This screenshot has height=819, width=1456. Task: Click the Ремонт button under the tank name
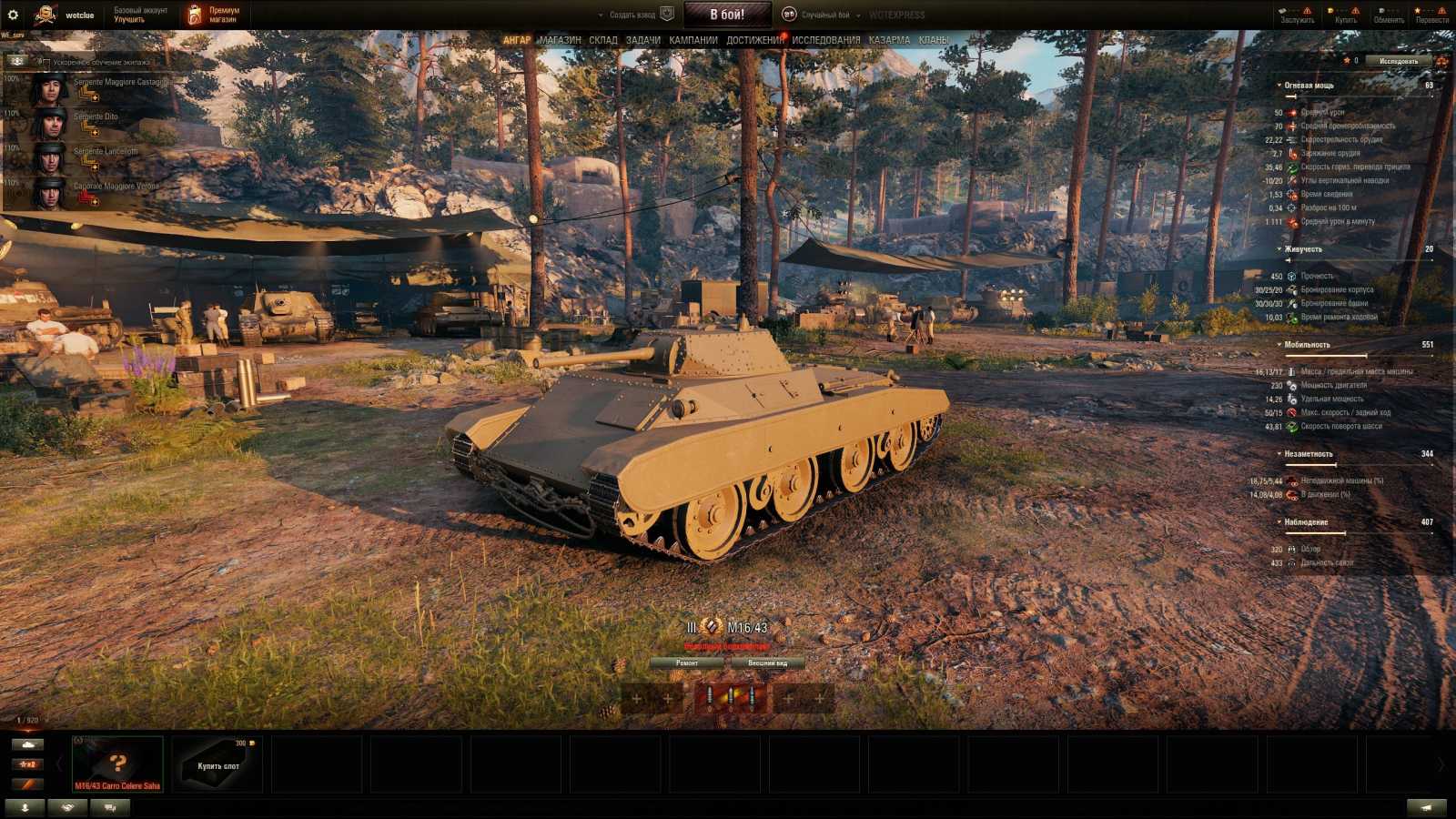[x=689, y=663]
